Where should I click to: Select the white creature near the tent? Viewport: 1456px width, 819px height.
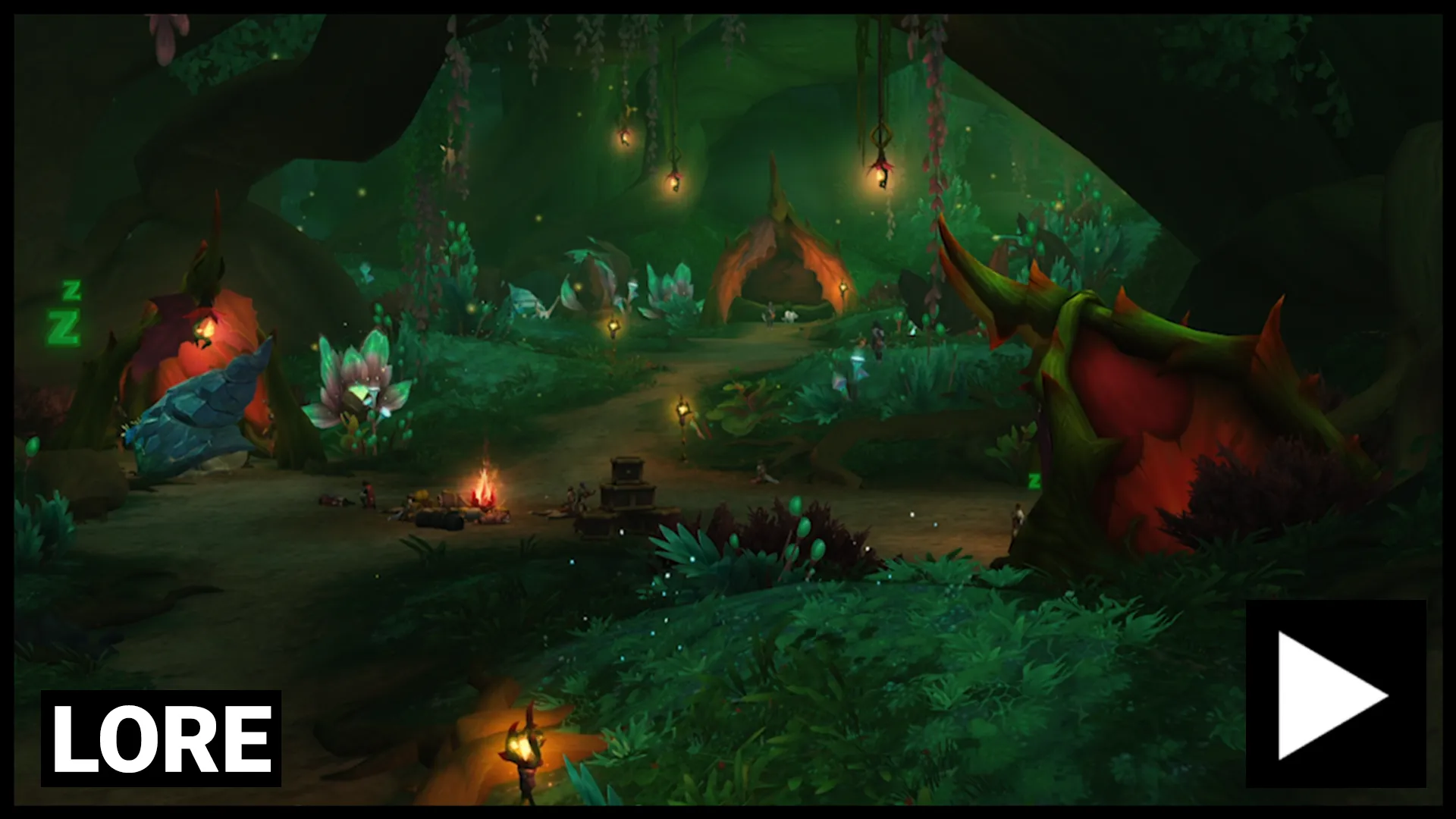point(790,316)
